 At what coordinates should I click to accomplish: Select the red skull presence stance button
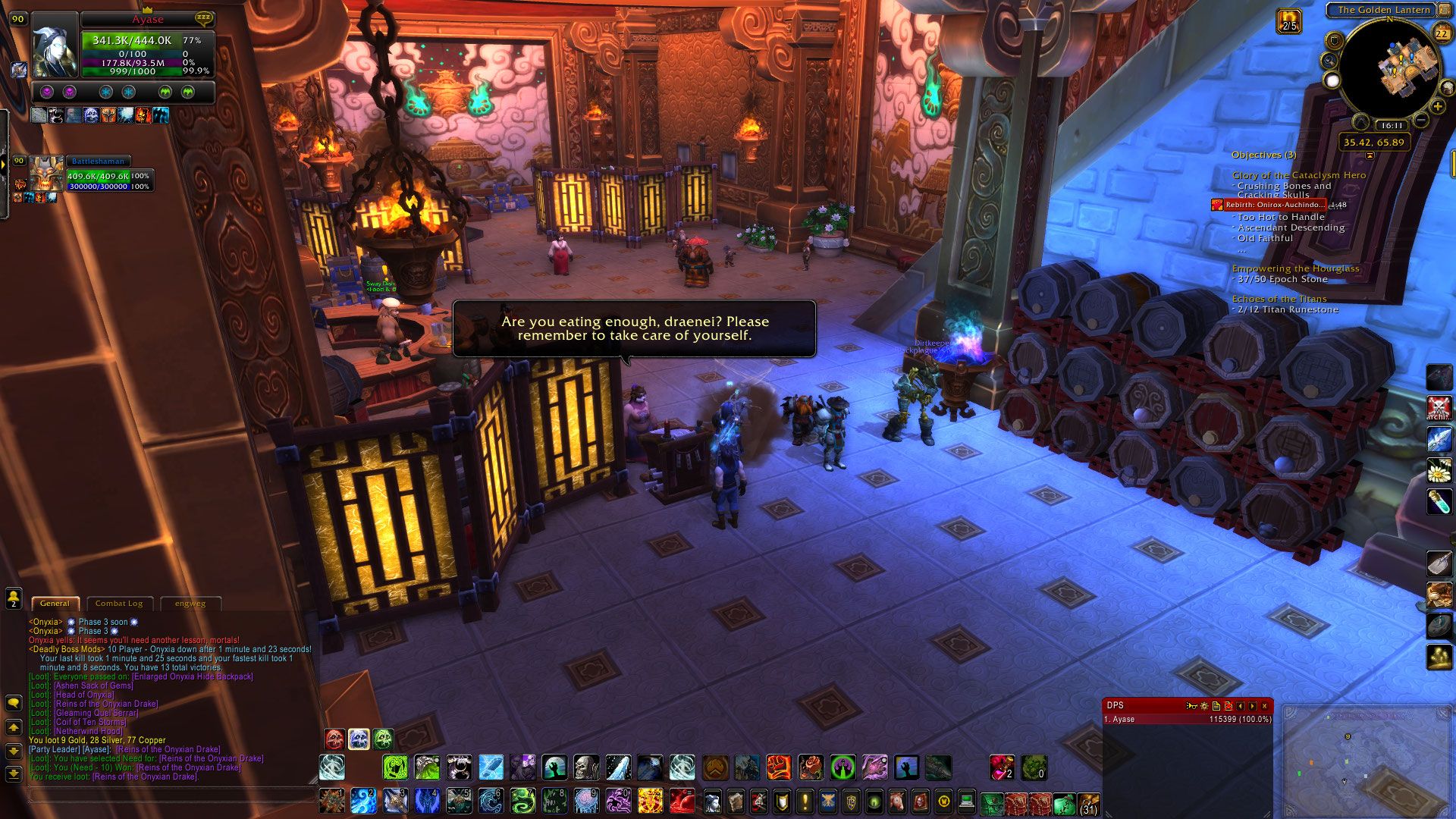tap(334, 739)
